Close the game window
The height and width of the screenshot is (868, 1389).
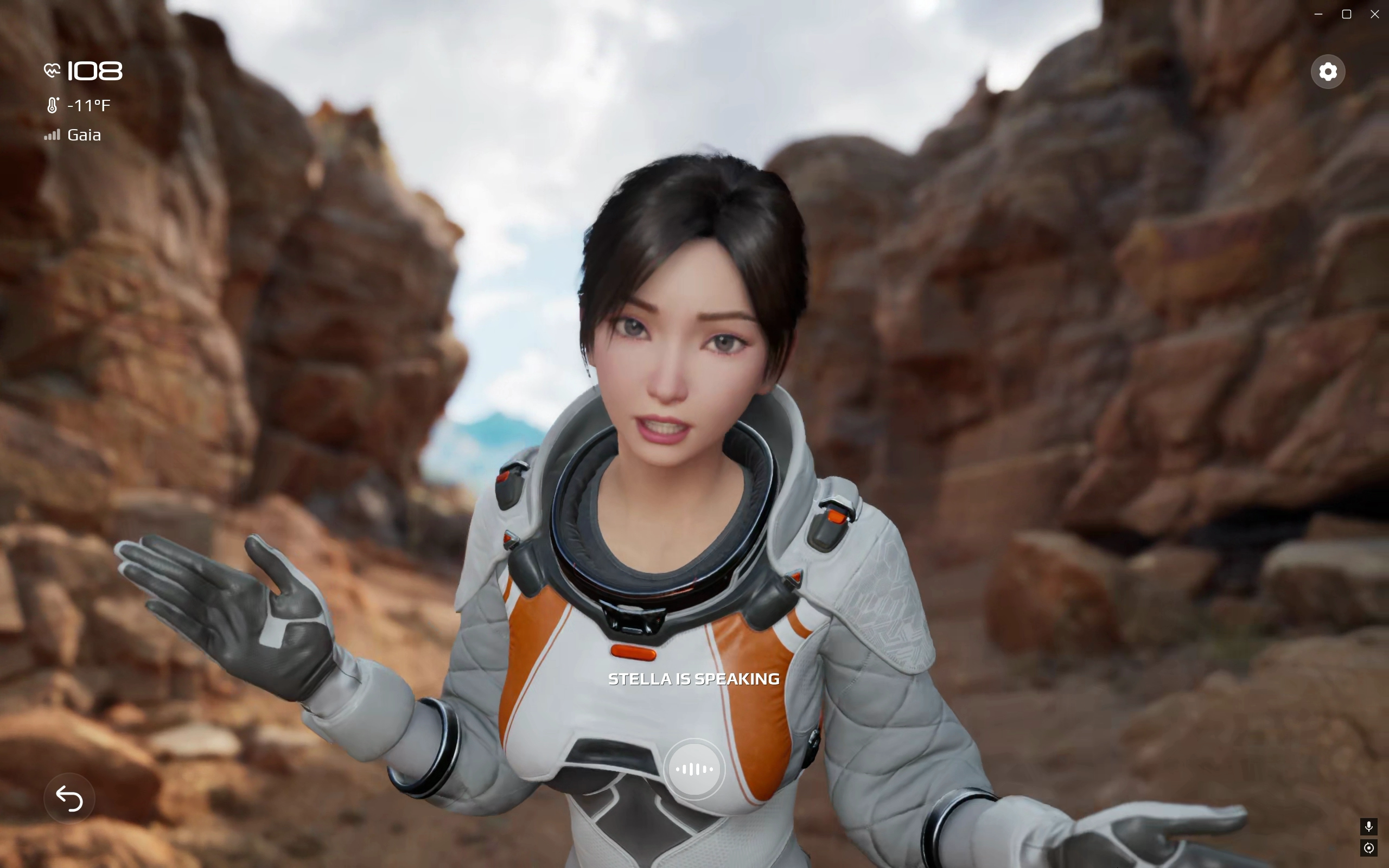(1375, 14)
